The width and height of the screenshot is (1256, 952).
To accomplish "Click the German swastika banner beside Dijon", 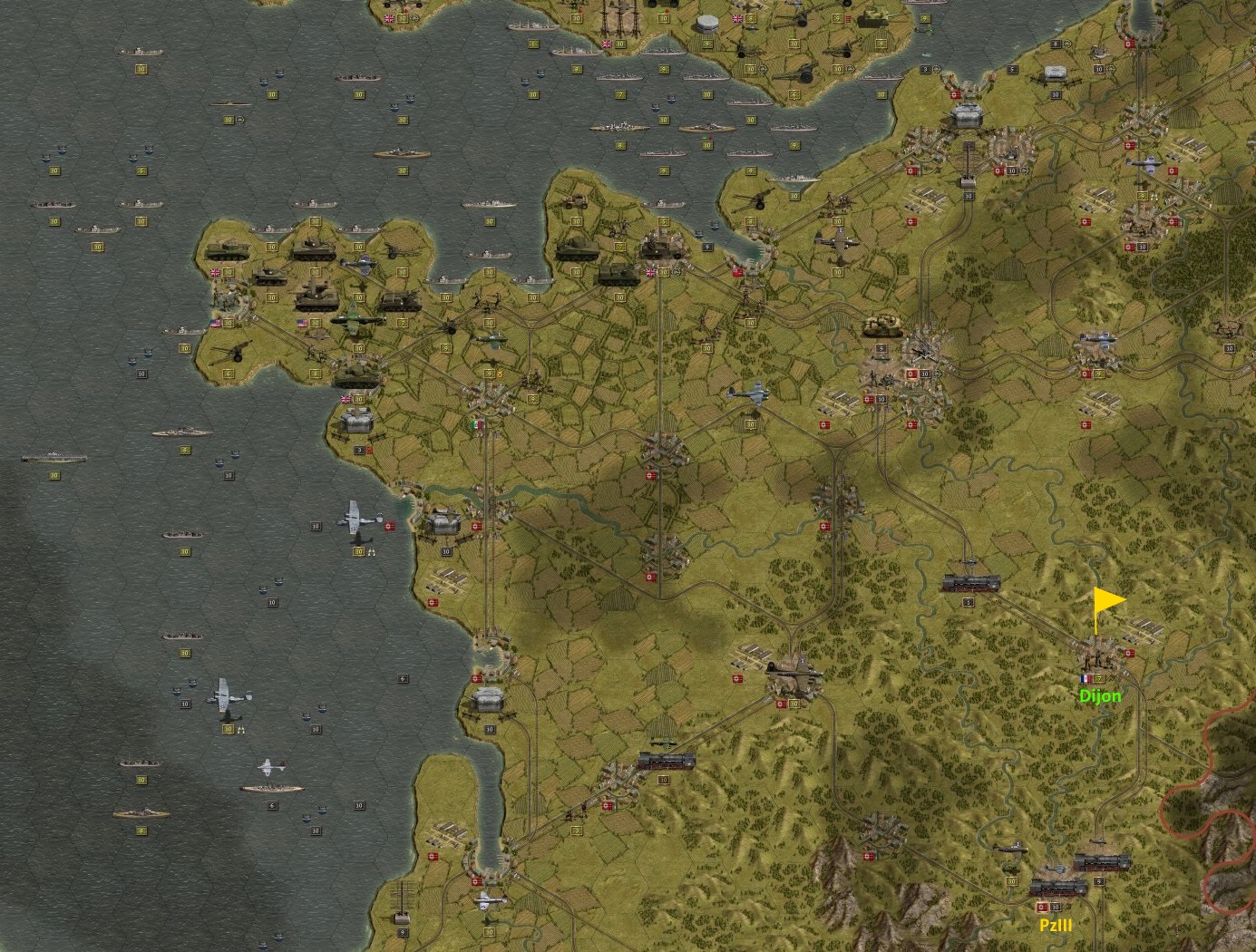I will coord(1129,653).
